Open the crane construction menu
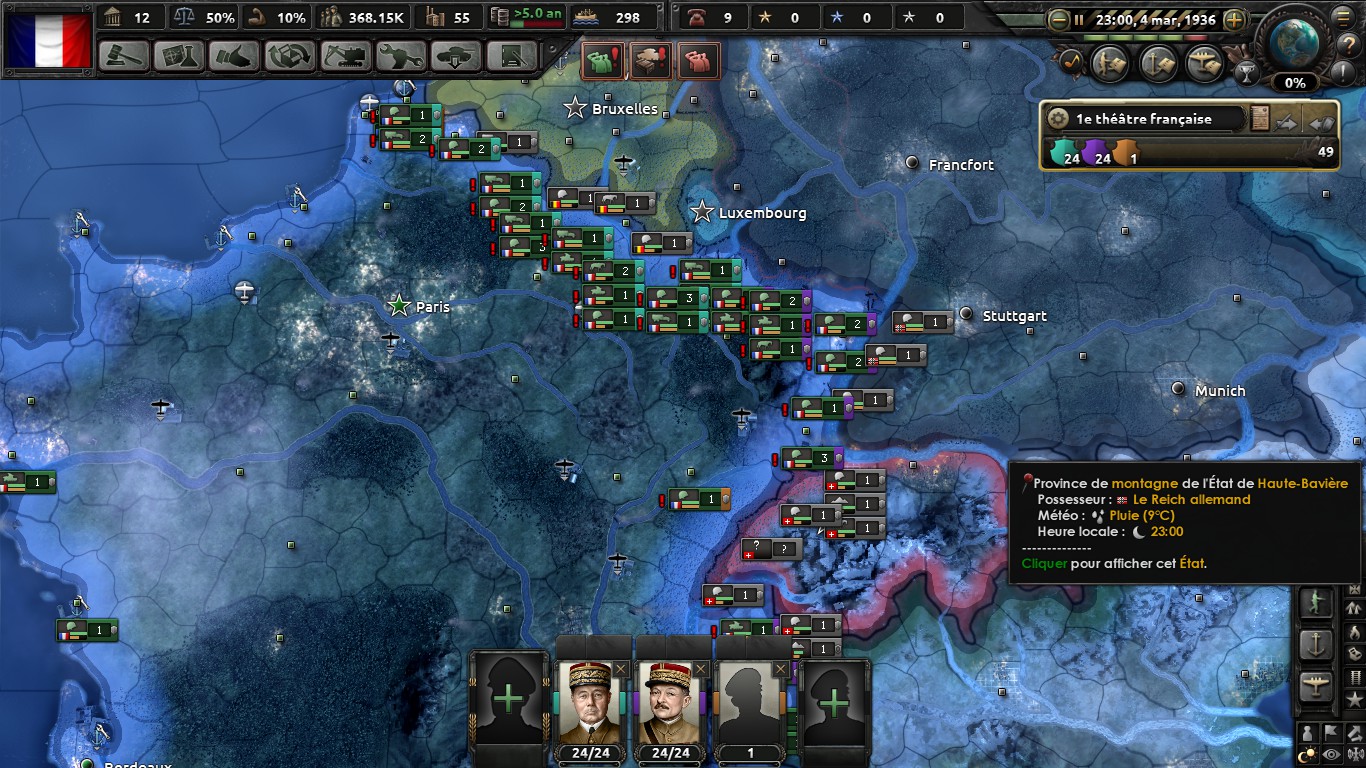The height and width of the screenshot is (768, 1366). click(346, 56)
